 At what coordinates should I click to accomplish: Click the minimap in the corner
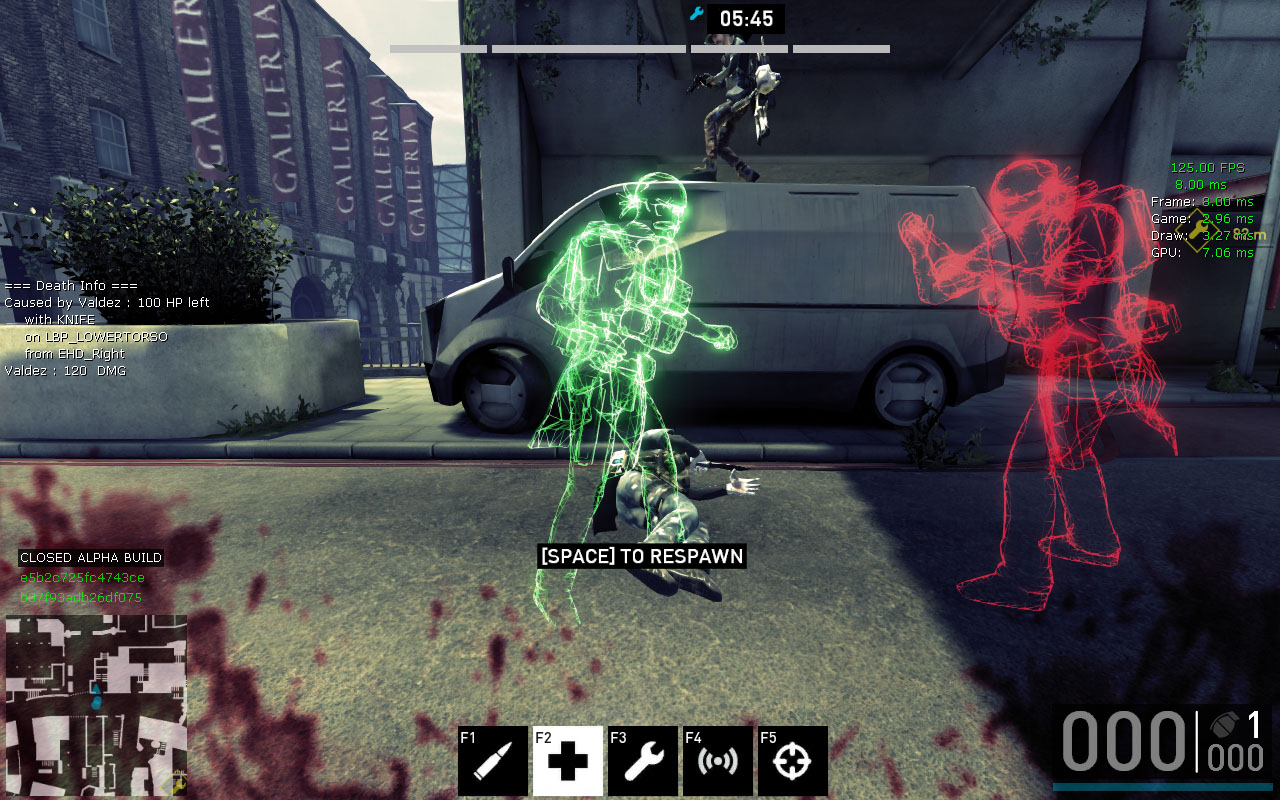point(96,705)
